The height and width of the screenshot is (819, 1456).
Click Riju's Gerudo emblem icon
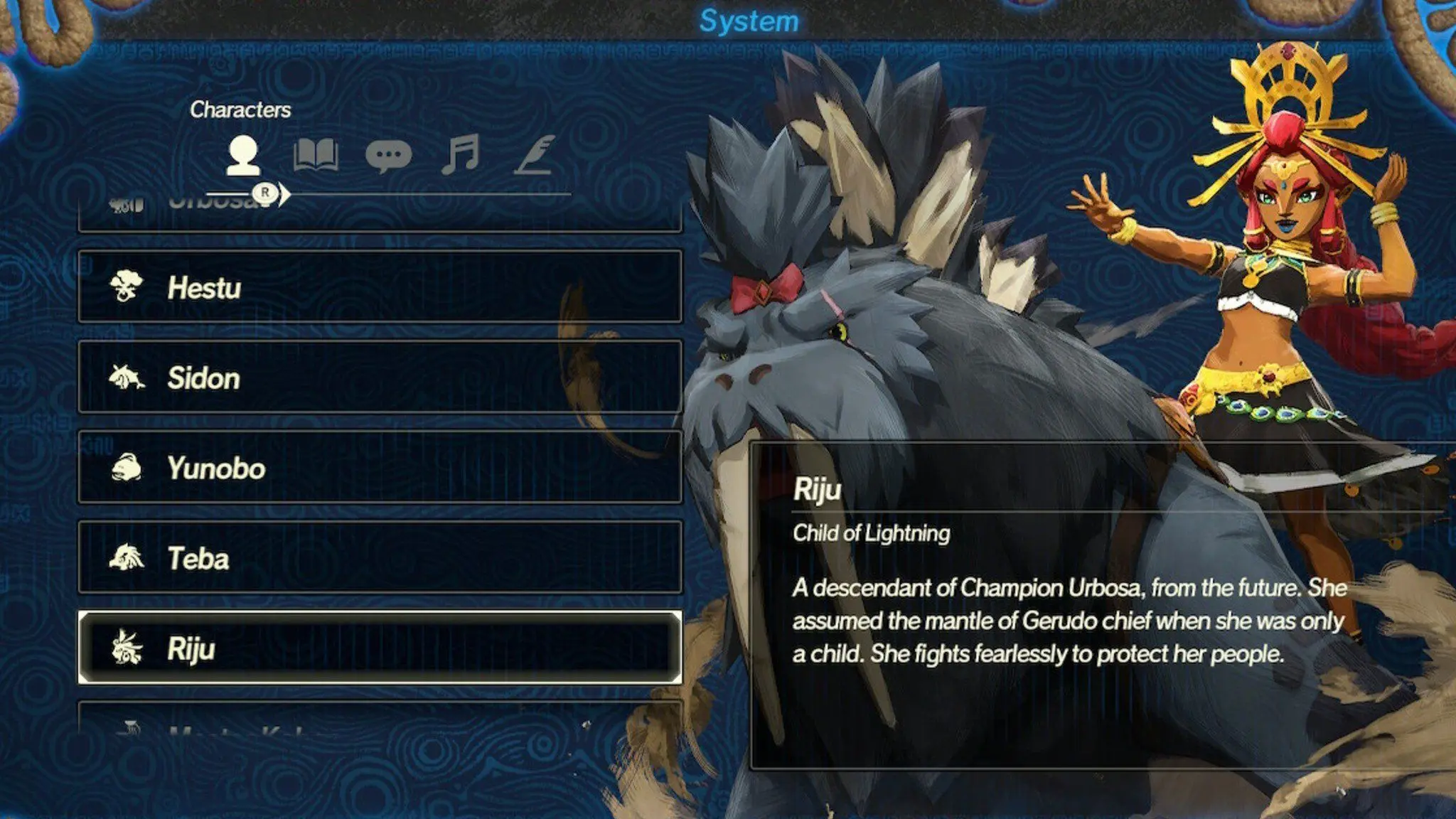pos(129,648)
